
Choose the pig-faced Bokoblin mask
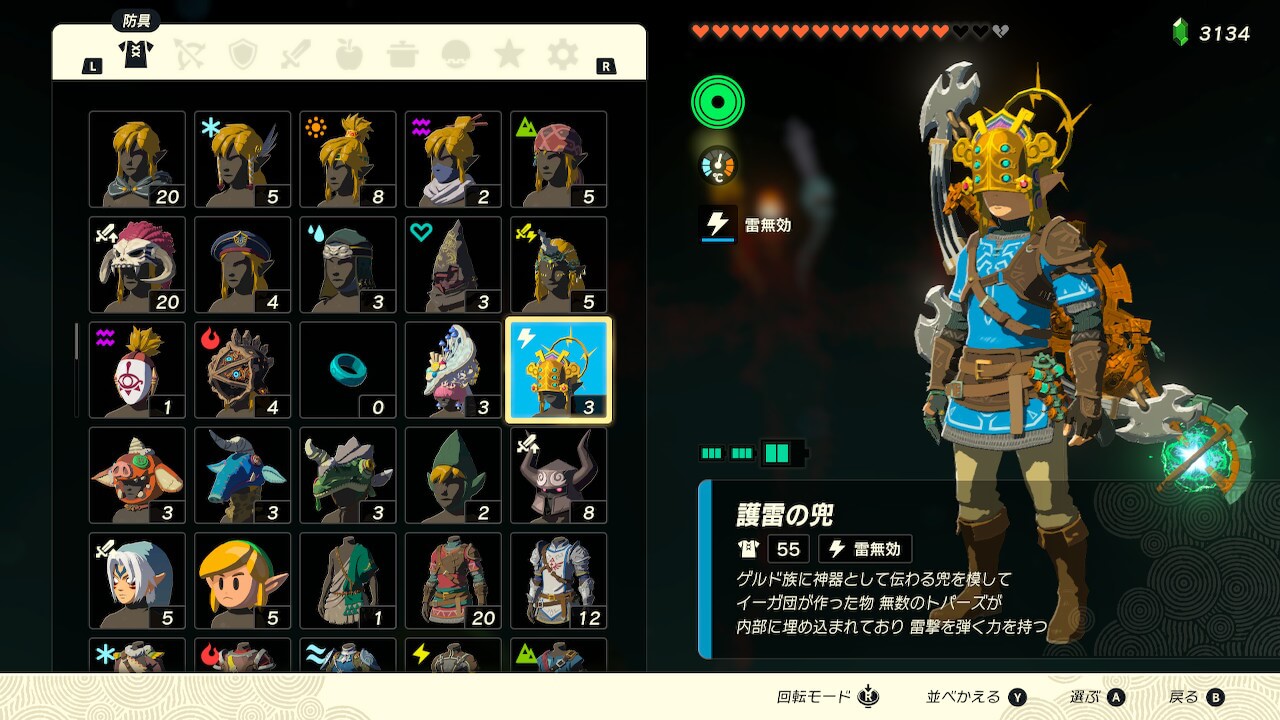(x=137, y=476)
